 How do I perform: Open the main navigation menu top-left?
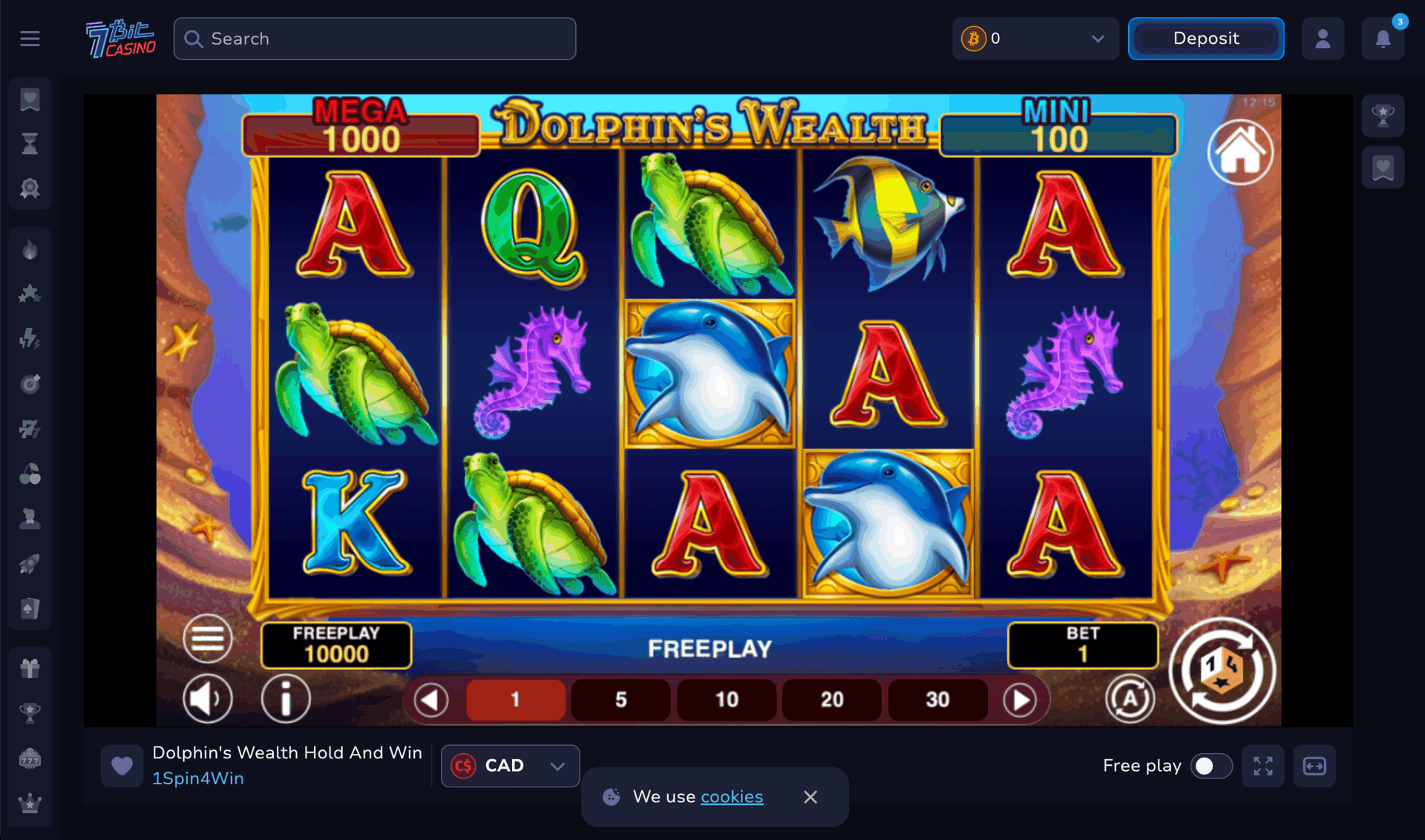click(30, 38)
